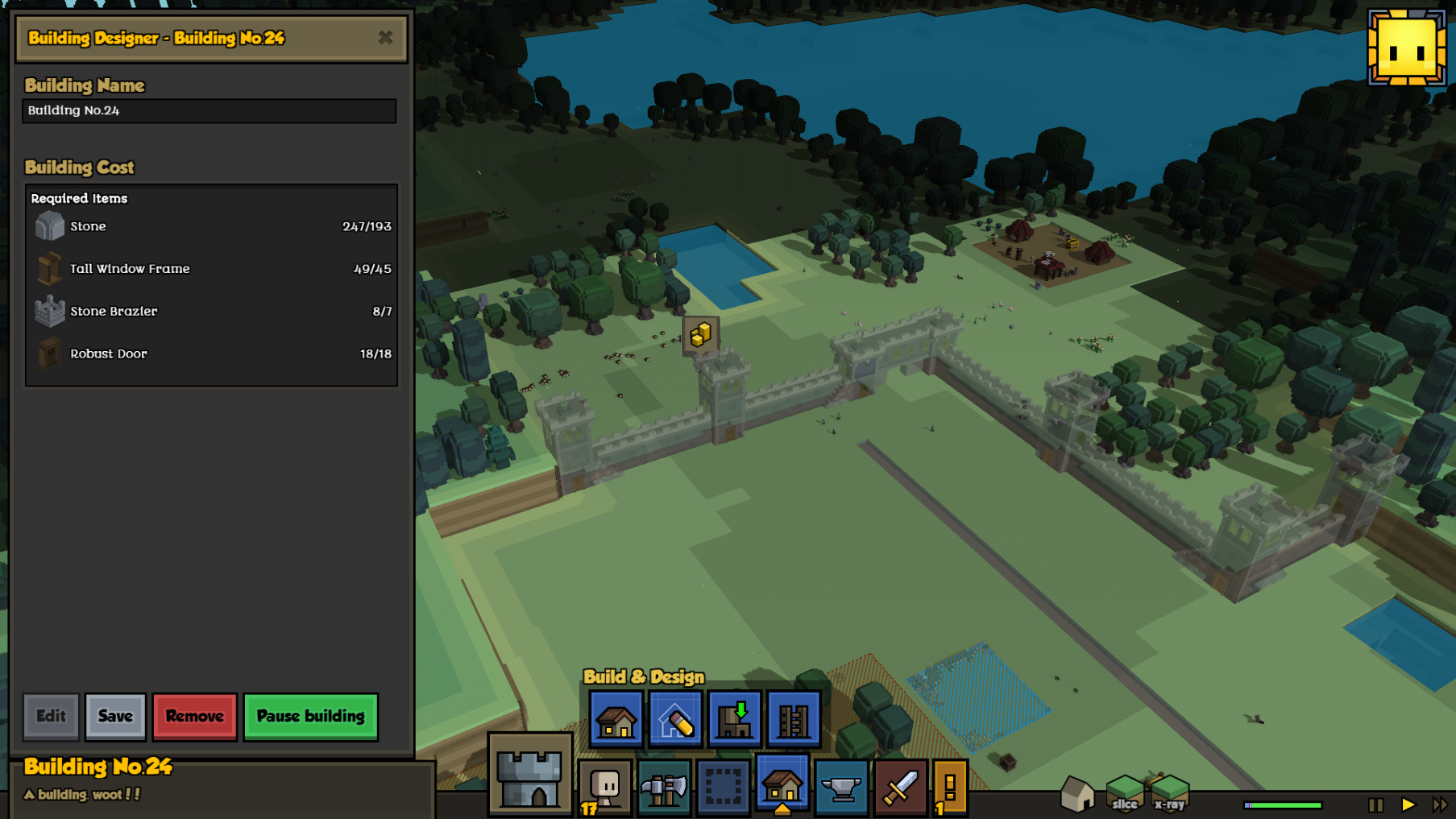Pick the building with green arrow icon
The image size is (1456, 819).
[x=735, y=719]
